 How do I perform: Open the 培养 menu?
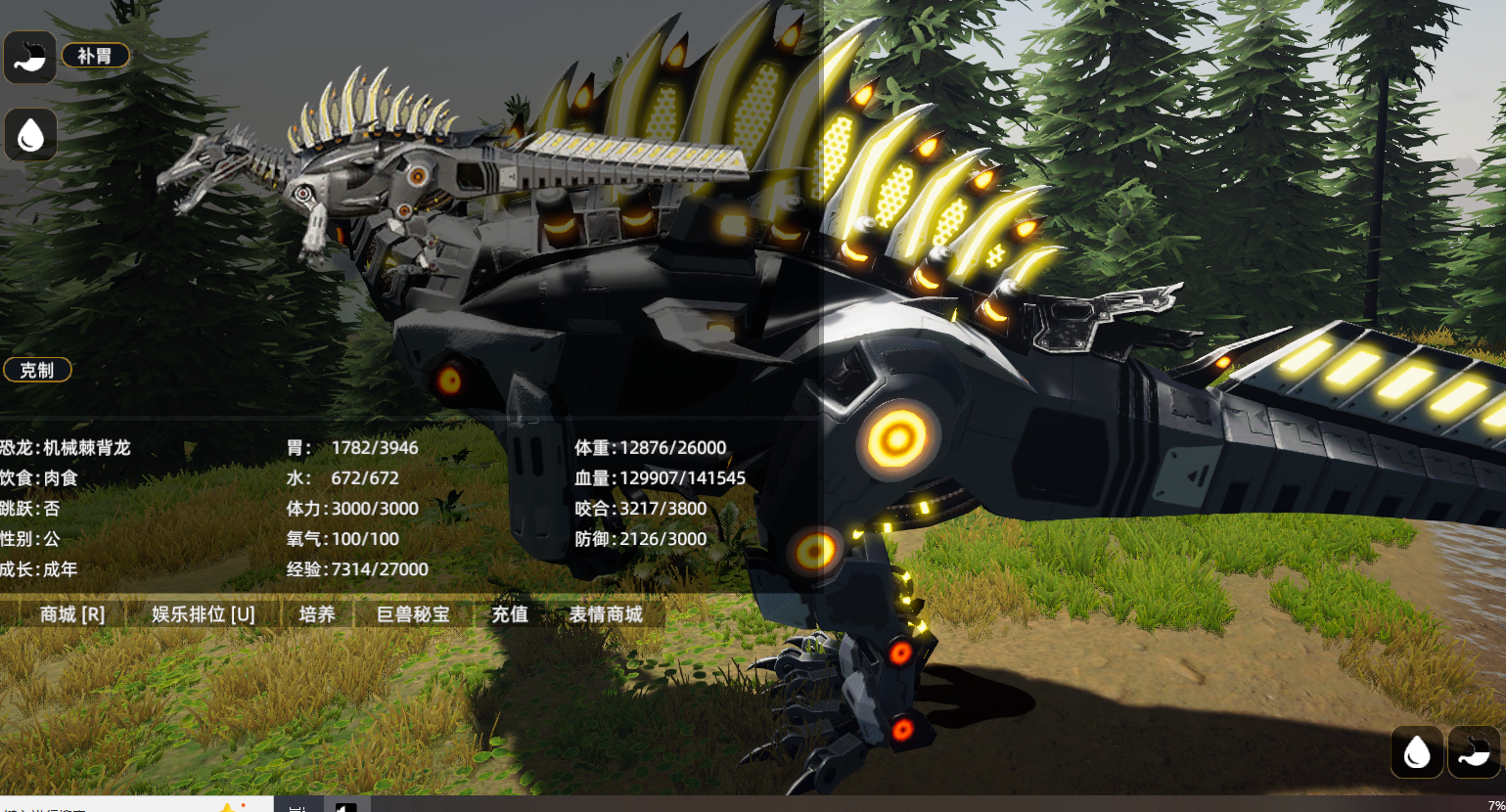pyautogui.click(x=317, y=614)
